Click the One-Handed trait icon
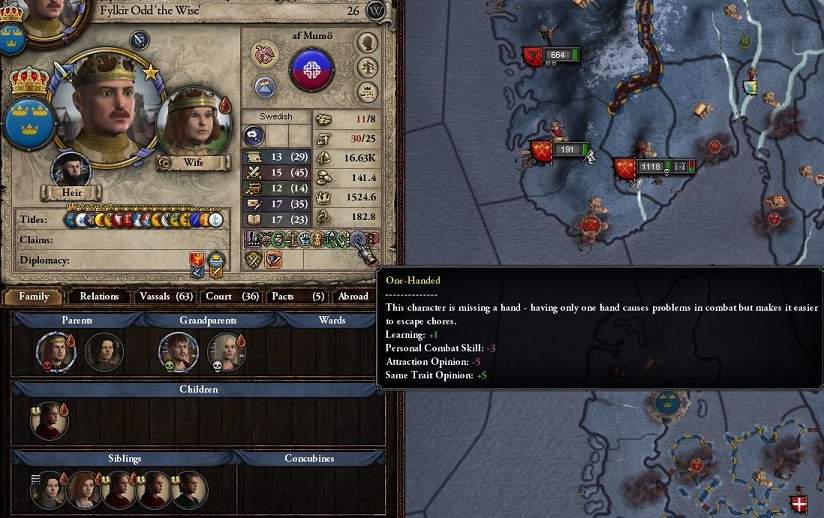824x518 pixels. click(x=357, y=239)
